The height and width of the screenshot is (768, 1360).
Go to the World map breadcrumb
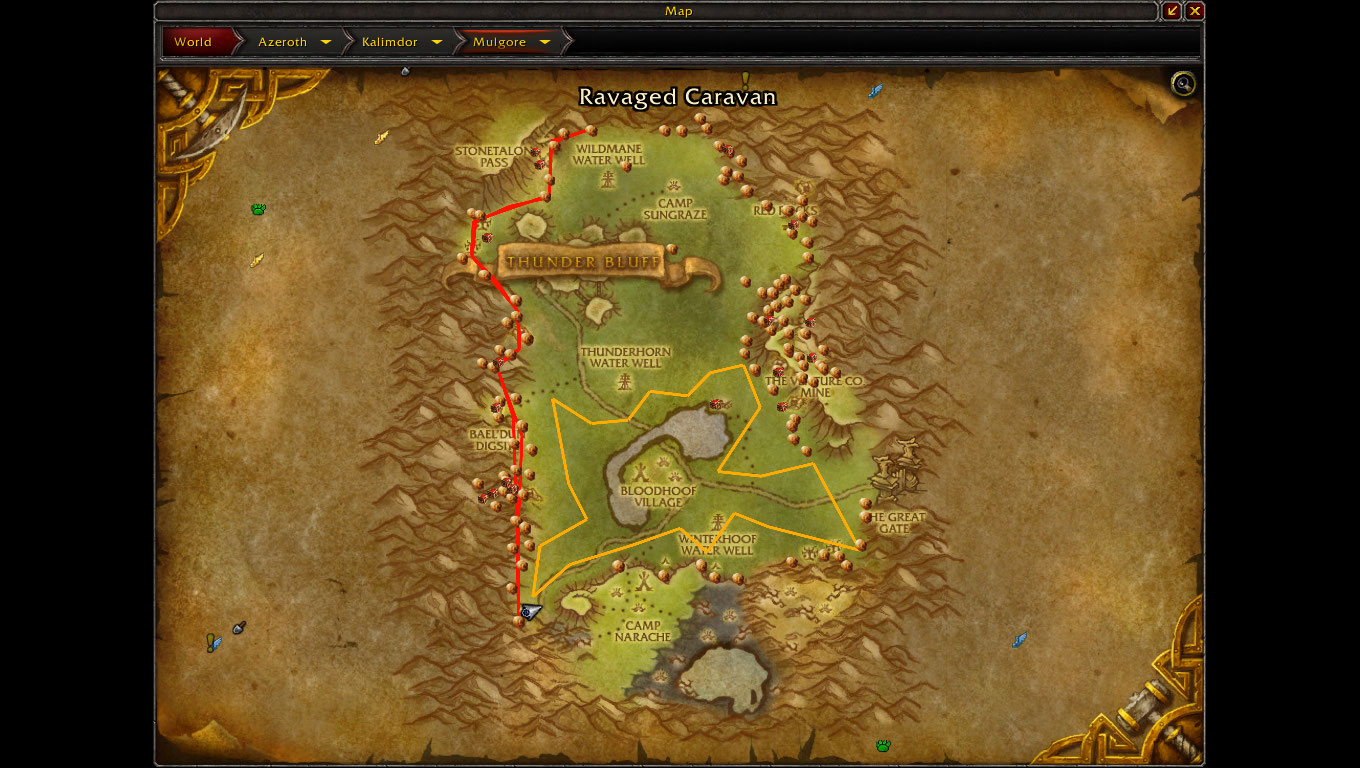coord(194,42)
